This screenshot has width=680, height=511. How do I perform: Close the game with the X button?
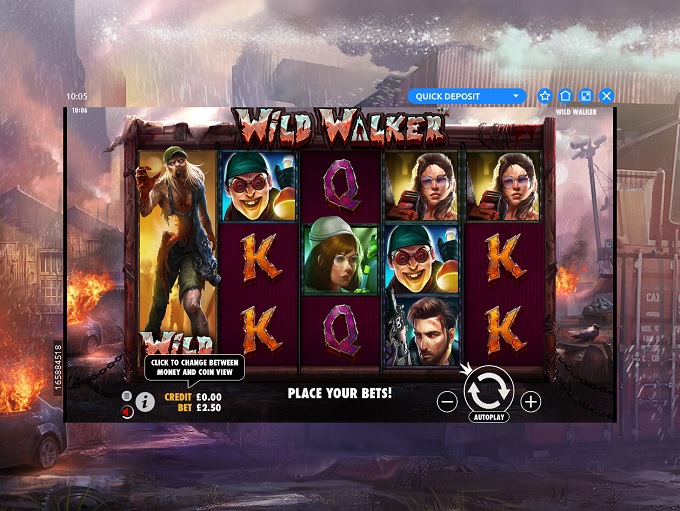click(x=606, y=96)
